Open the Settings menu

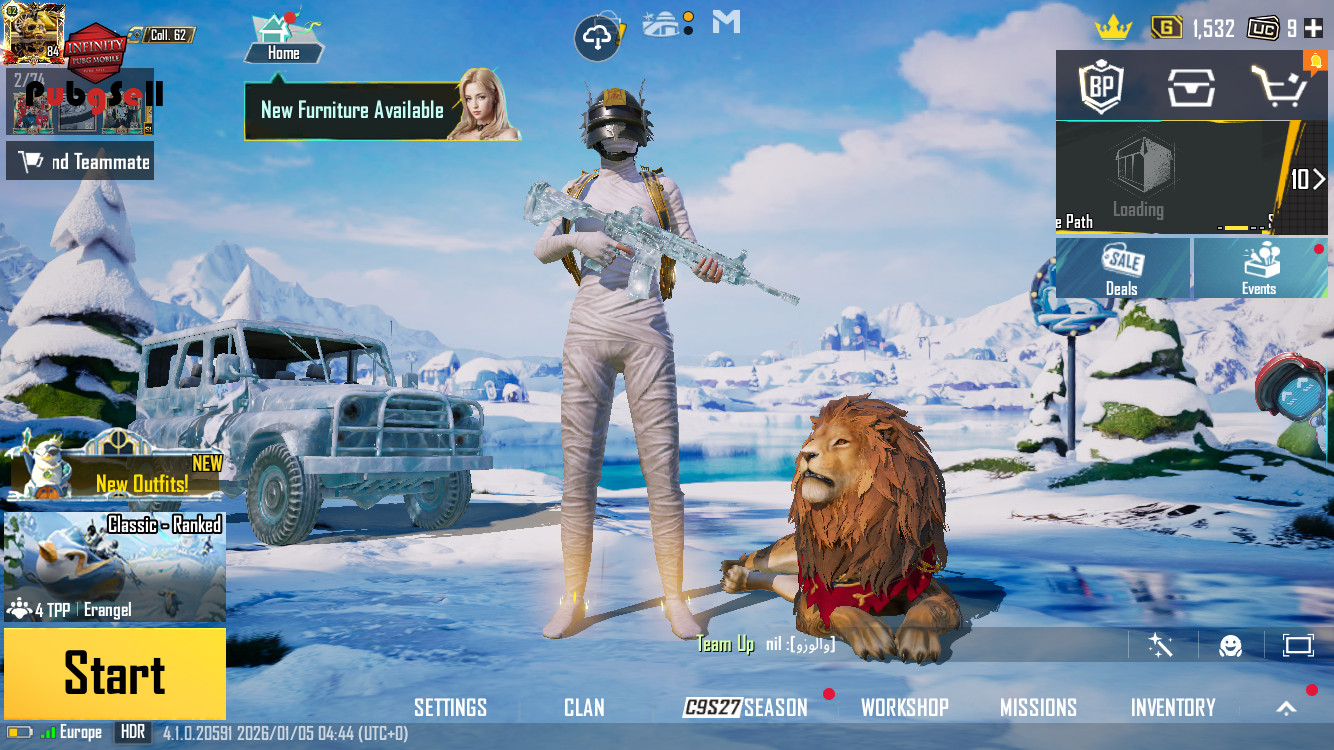click(450, 708)
